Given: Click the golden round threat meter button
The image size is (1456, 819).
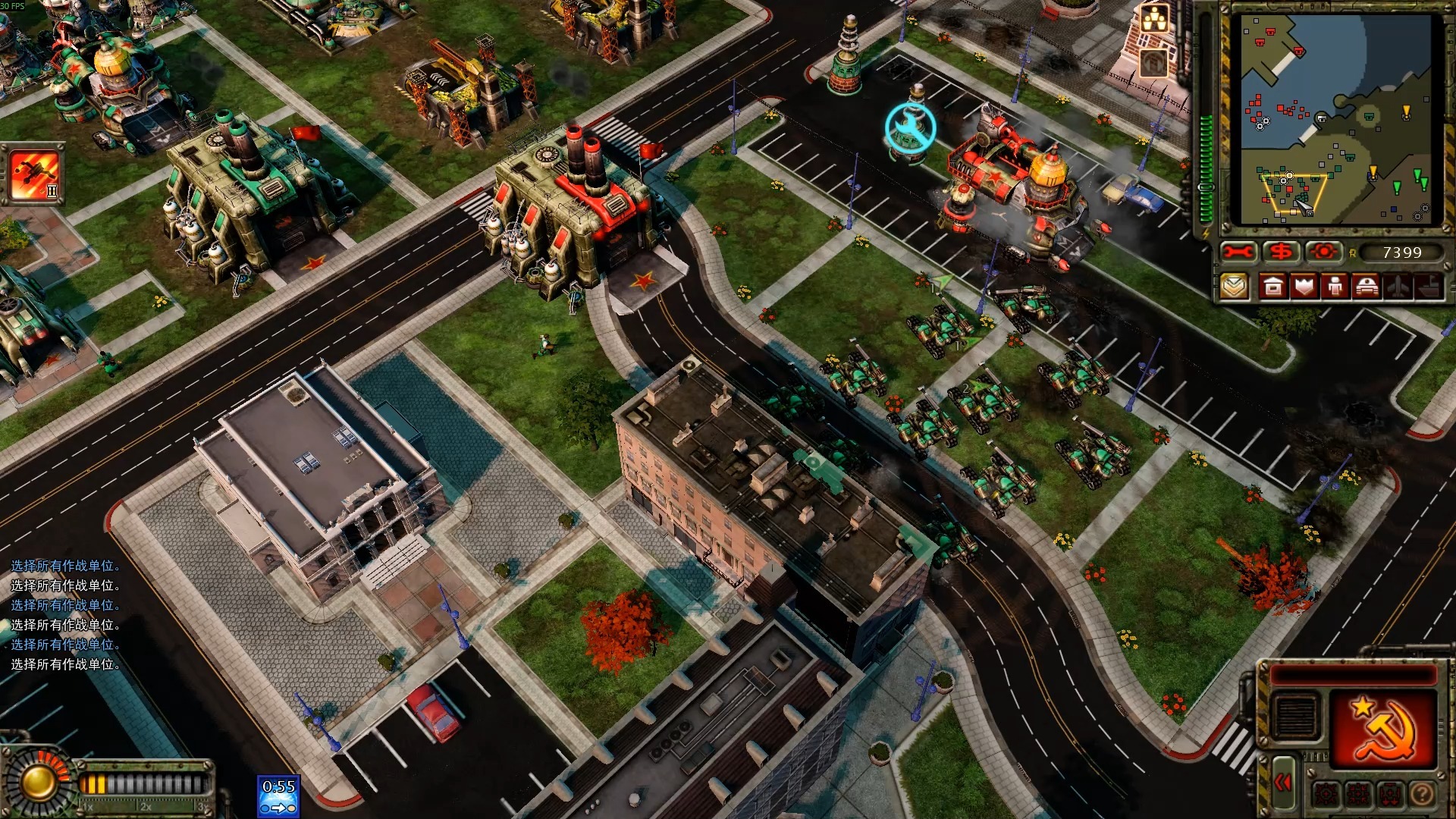Looking at the screenshot, I should [36, 781].
